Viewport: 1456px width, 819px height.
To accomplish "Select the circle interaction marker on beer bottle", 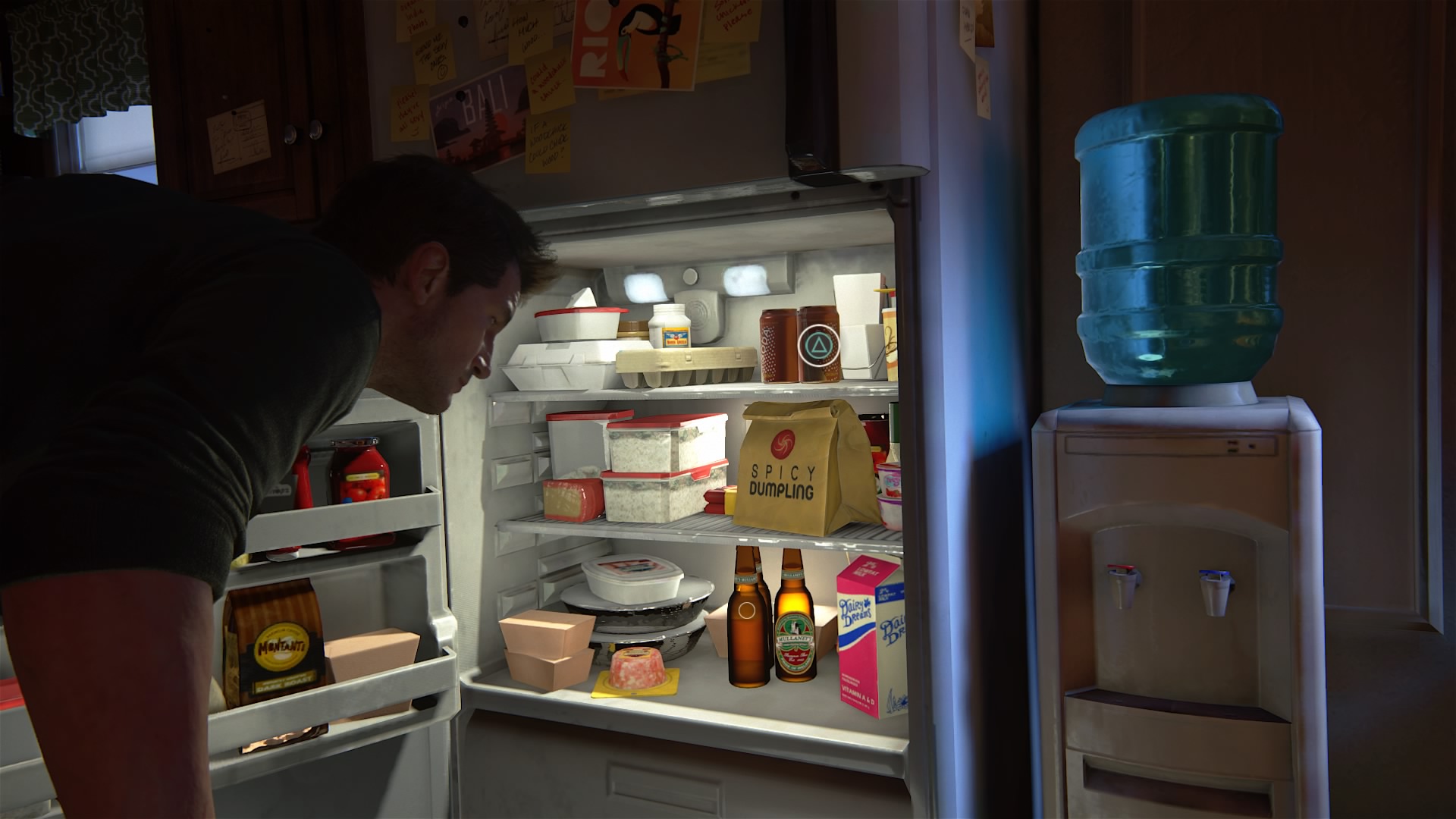I will pos(746,610).
